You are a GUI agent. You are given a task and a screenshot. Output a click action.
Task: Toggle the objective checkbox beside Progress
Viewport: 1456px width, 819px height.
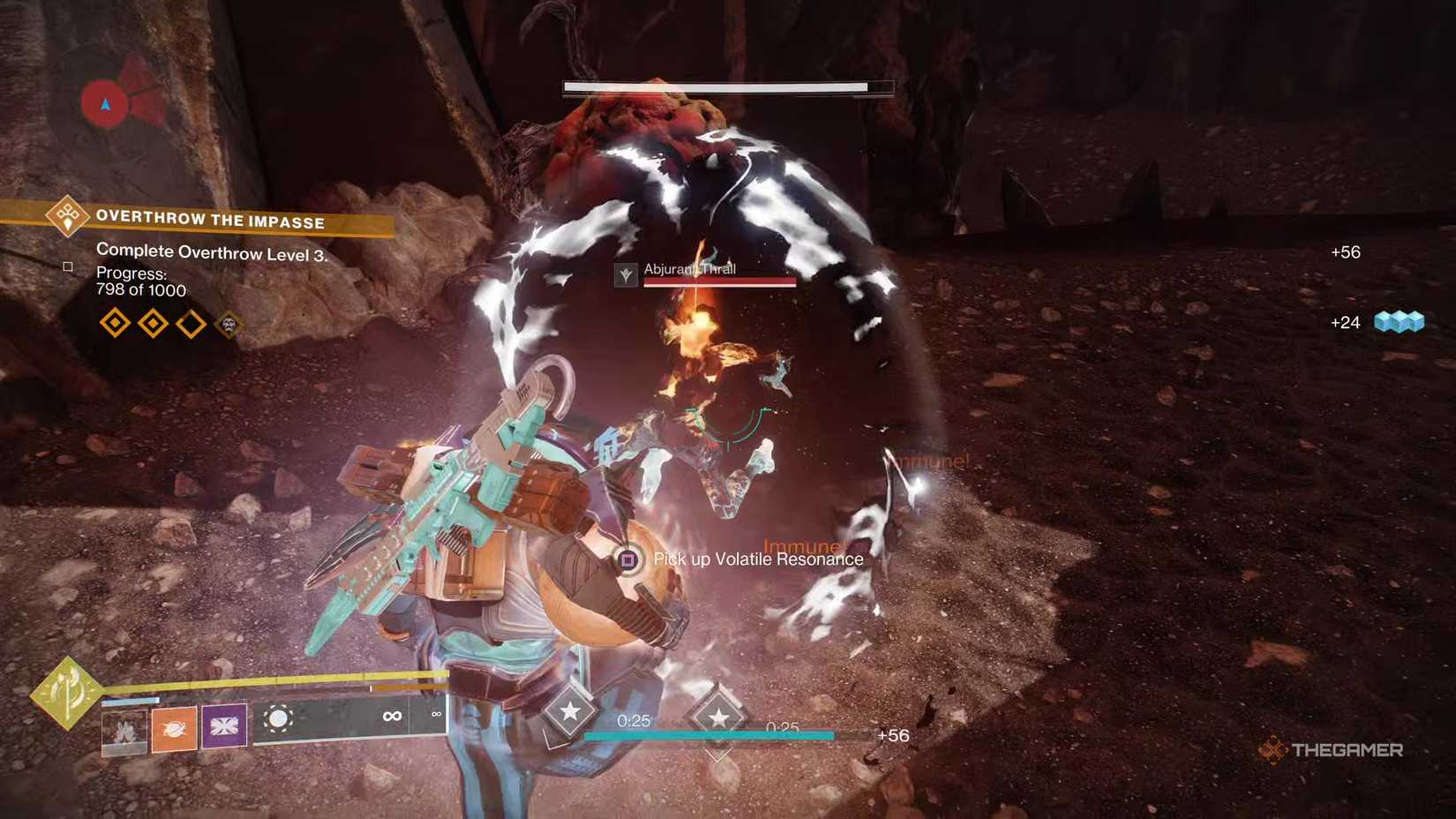68,267
